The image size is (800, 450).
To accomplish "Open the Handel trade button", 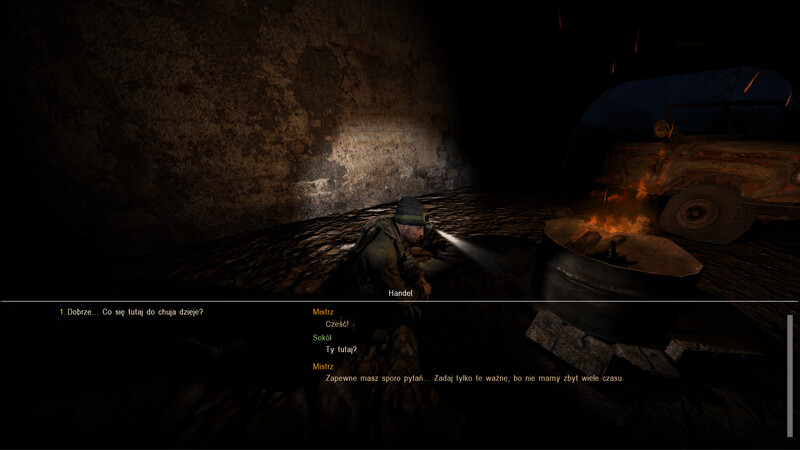I will (400, 294).
